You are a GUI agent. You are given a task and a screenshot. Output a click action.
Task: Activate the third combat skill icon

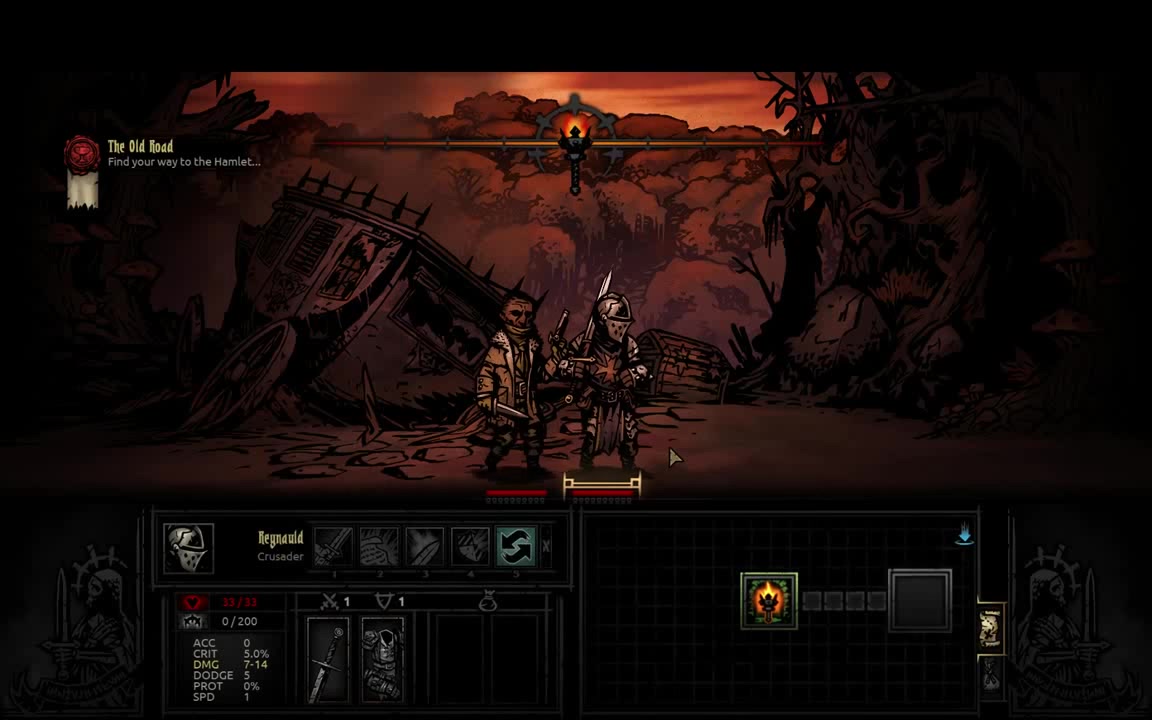pos(425,547)
